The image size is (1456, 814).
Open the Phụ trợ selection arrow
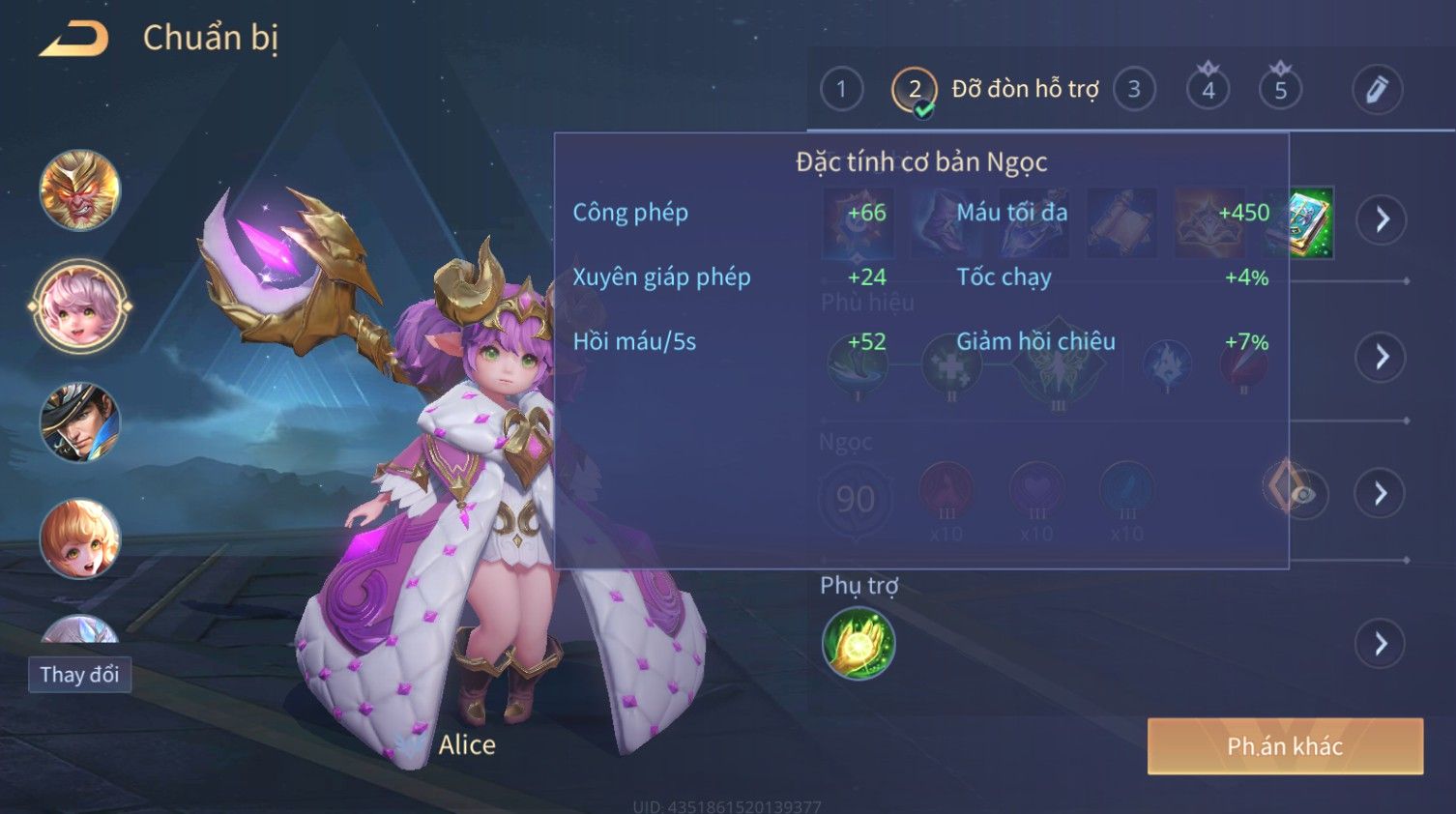coord(1382,644)
